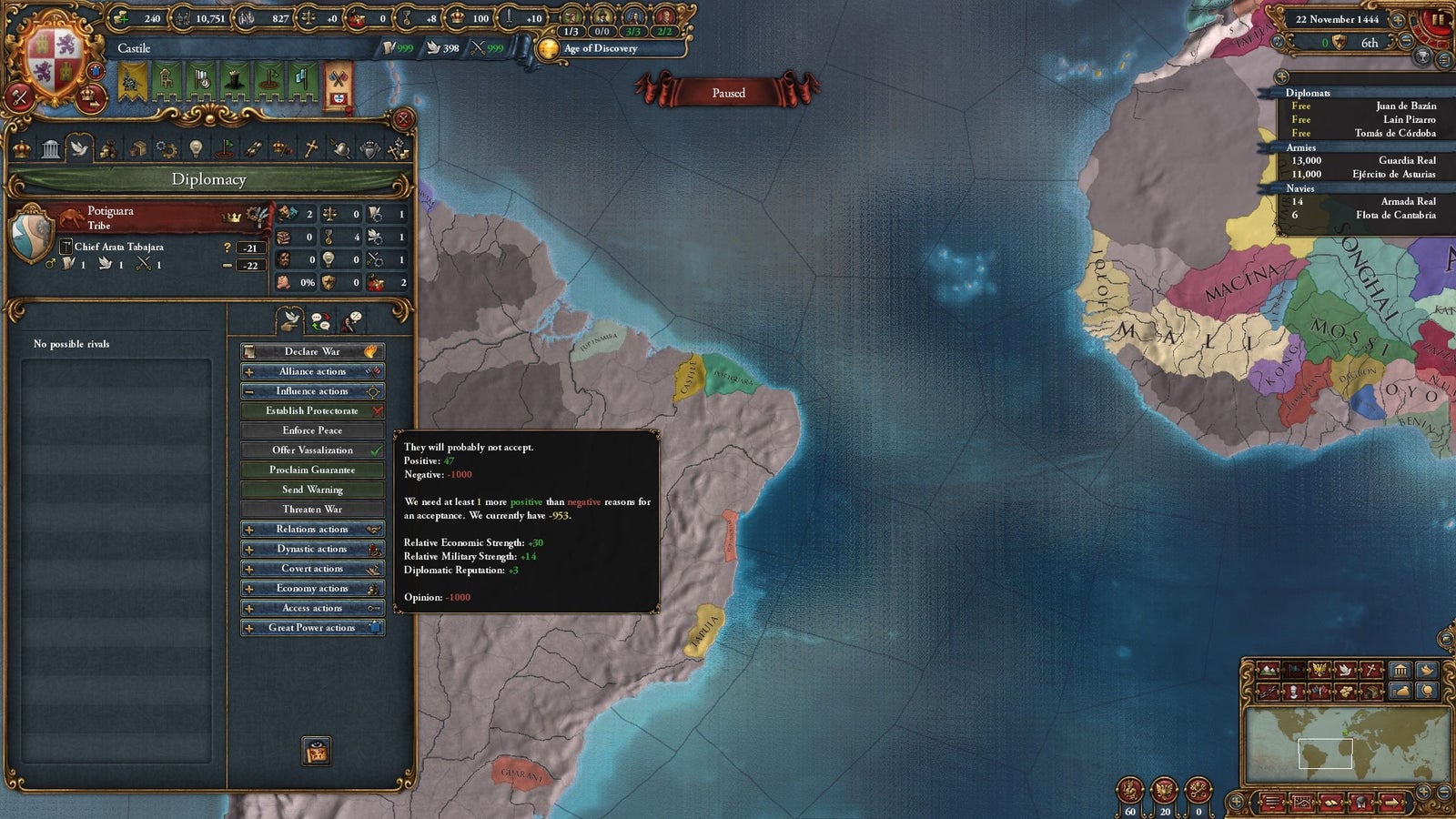Unpause by clicking the Paused banner
1456x819 pixels.
(x=729, y=94)
